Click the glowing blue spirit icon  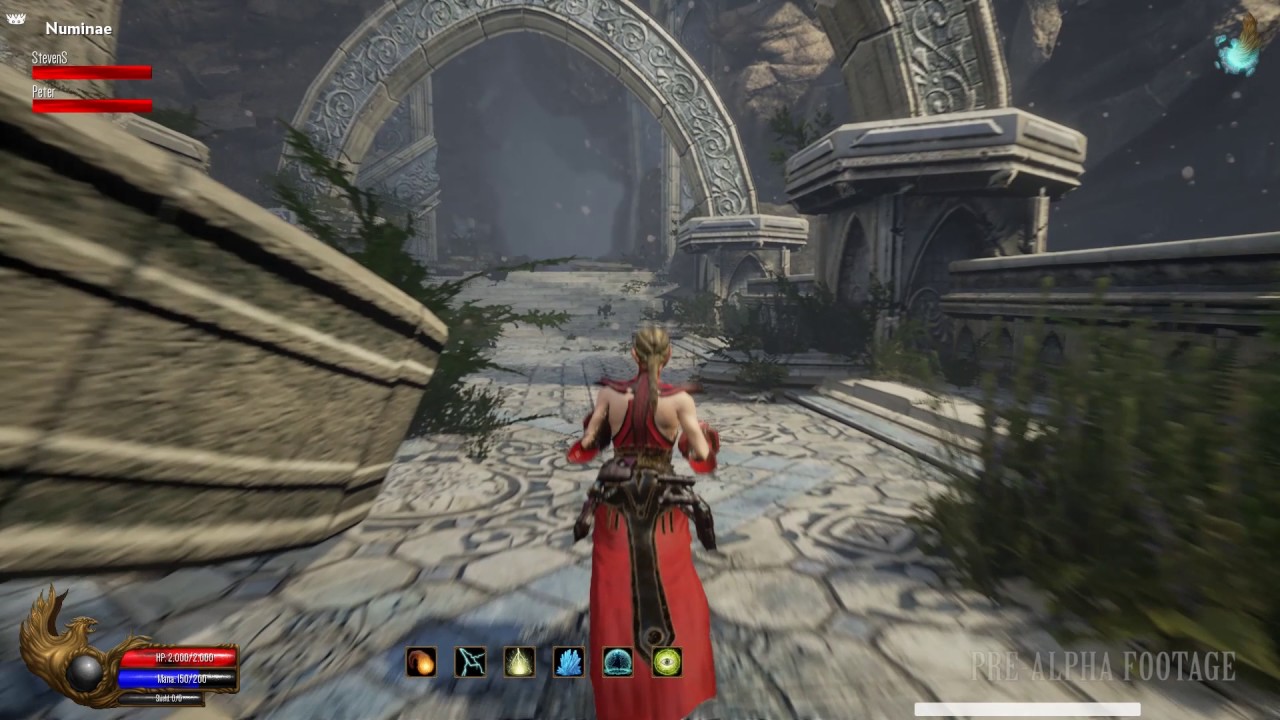1238,49
